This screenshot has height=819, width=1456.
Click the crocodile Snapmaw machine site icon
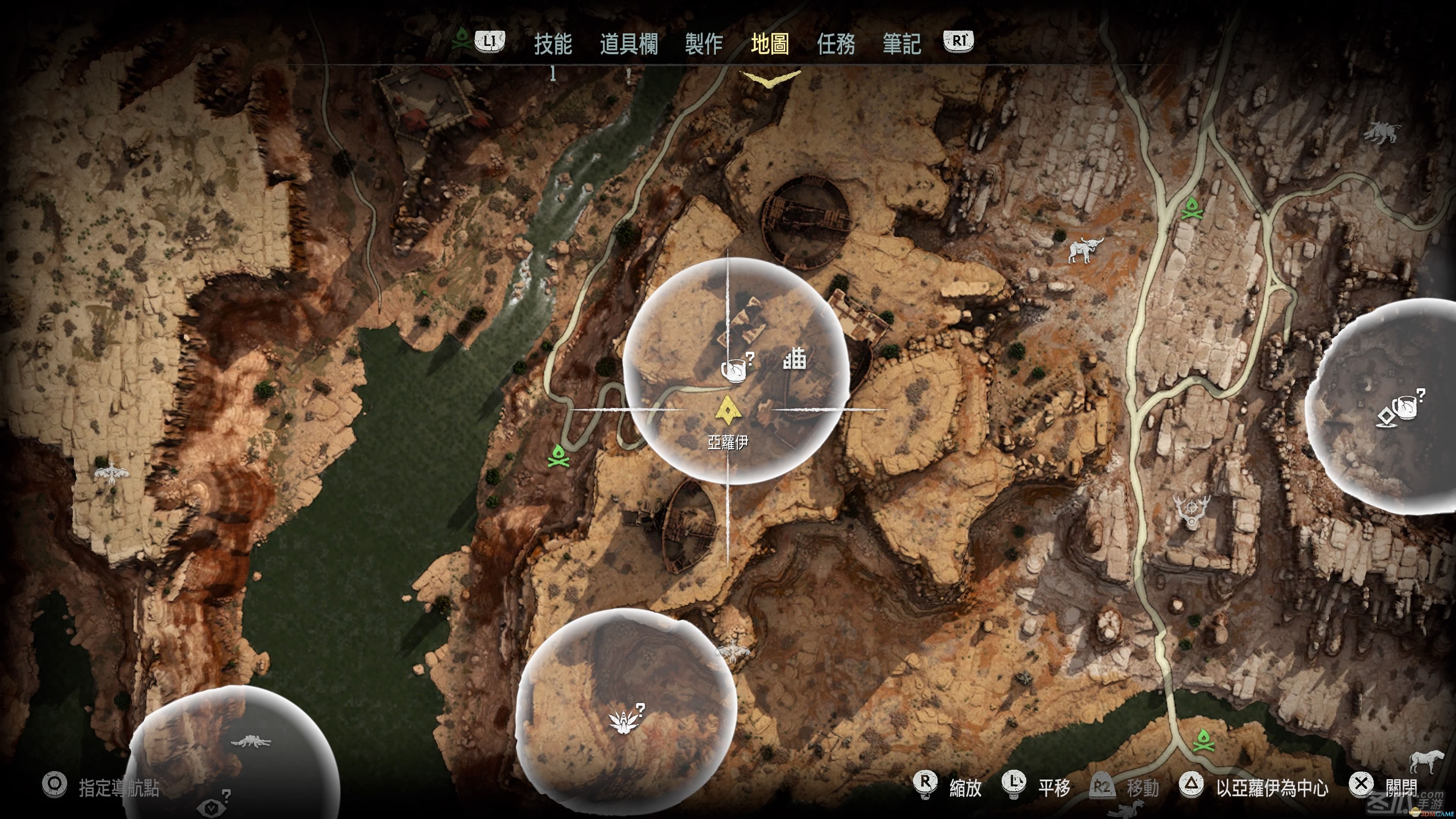(x=250, y=742)
